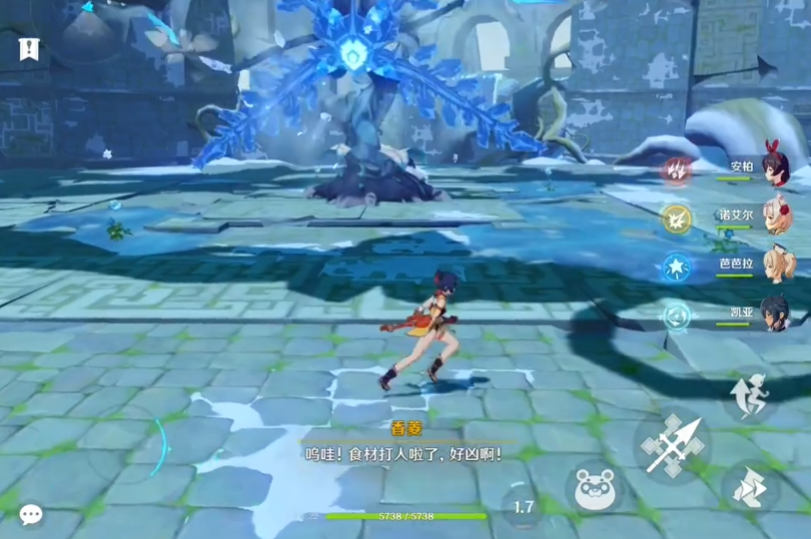Trigger 芭芭拉's blue star burst icon
Screen dimensions: 811x539
point(676,266)
